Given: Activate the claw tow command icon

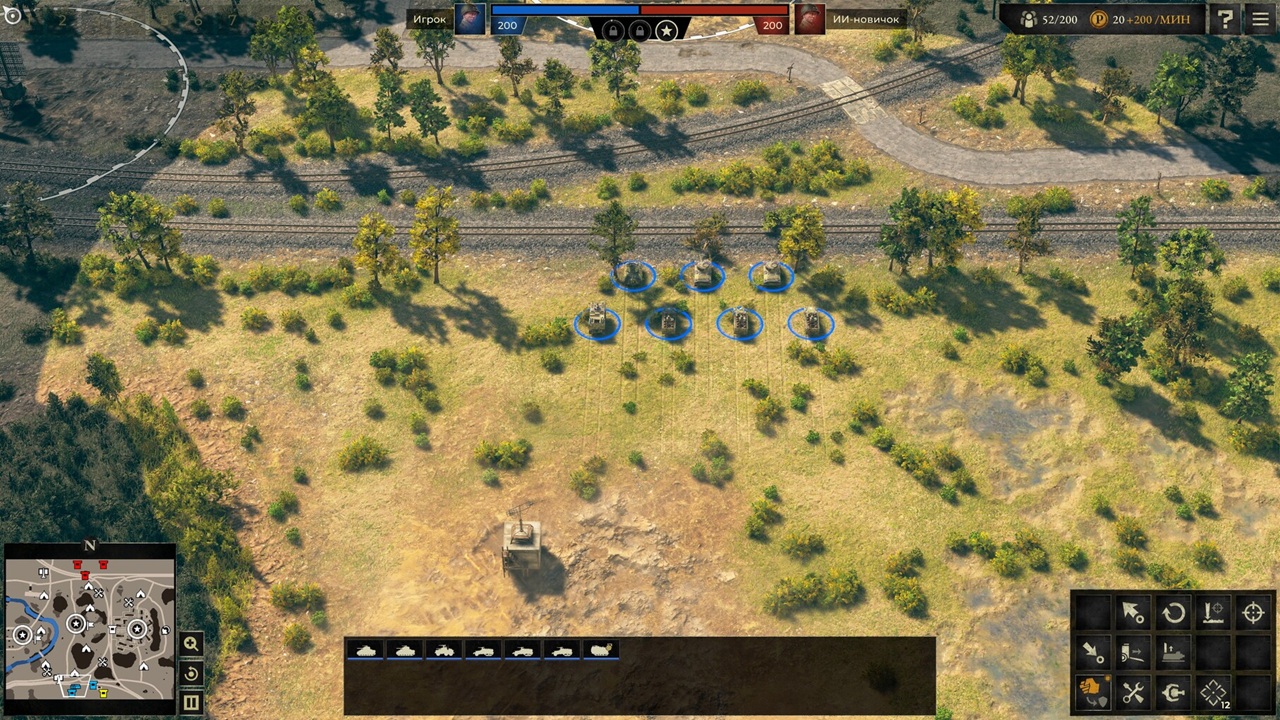Looking at the screenshot, I should click(1173, 691).
